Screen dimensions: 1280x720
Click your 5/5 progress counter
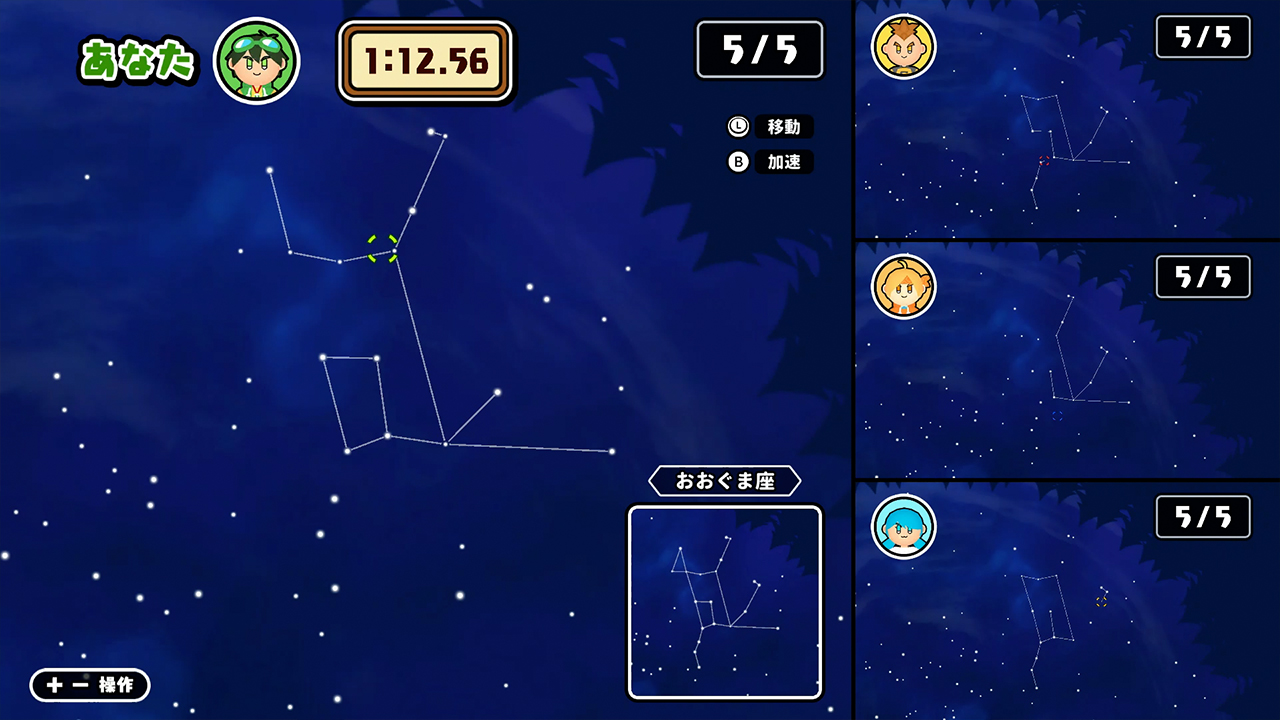coord(760,49)
